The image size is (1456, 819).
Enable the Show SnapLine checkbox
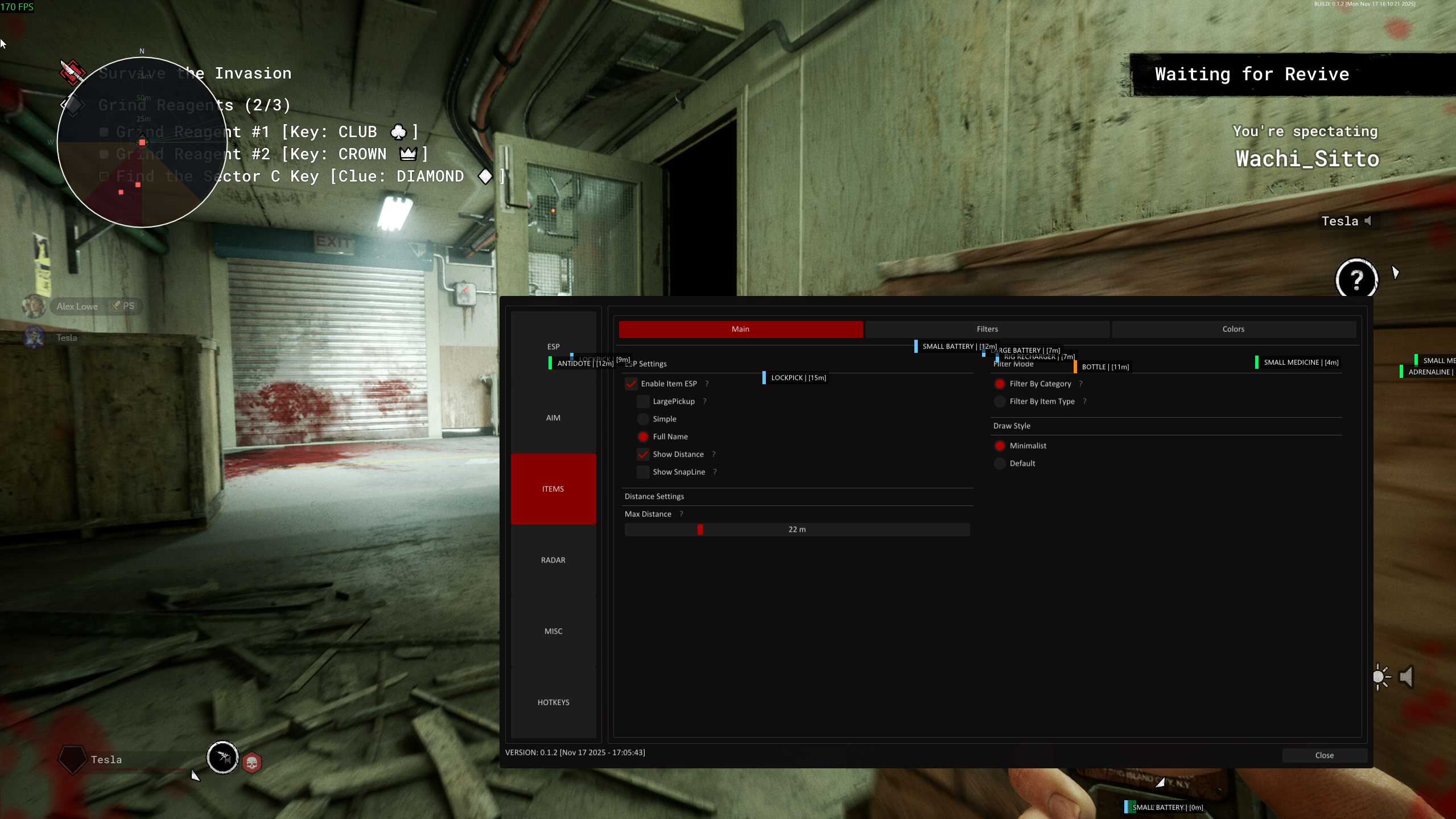(643, 472)
